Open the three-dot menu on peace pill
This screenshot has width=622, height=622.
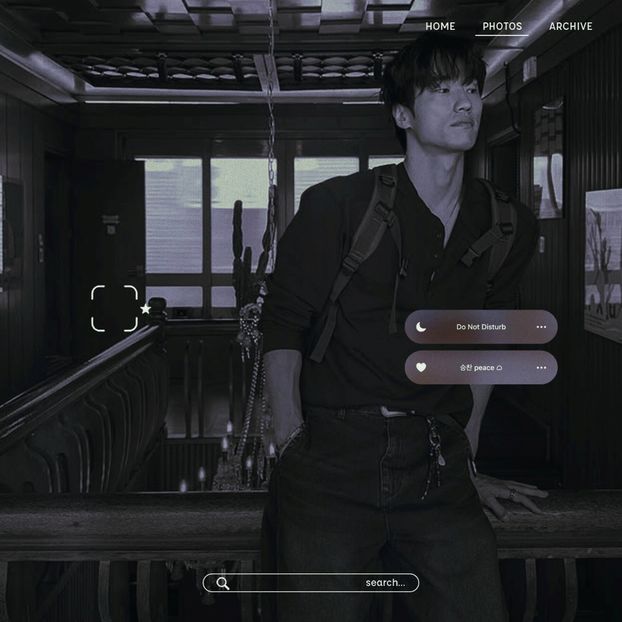541,367
